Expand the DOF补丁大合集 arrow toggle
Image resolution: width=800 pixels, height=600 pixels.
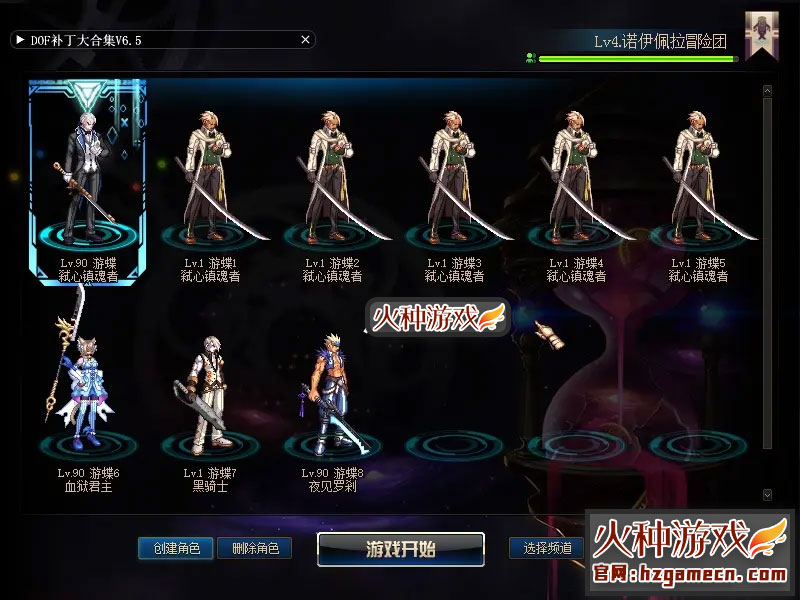pos(20,40)
